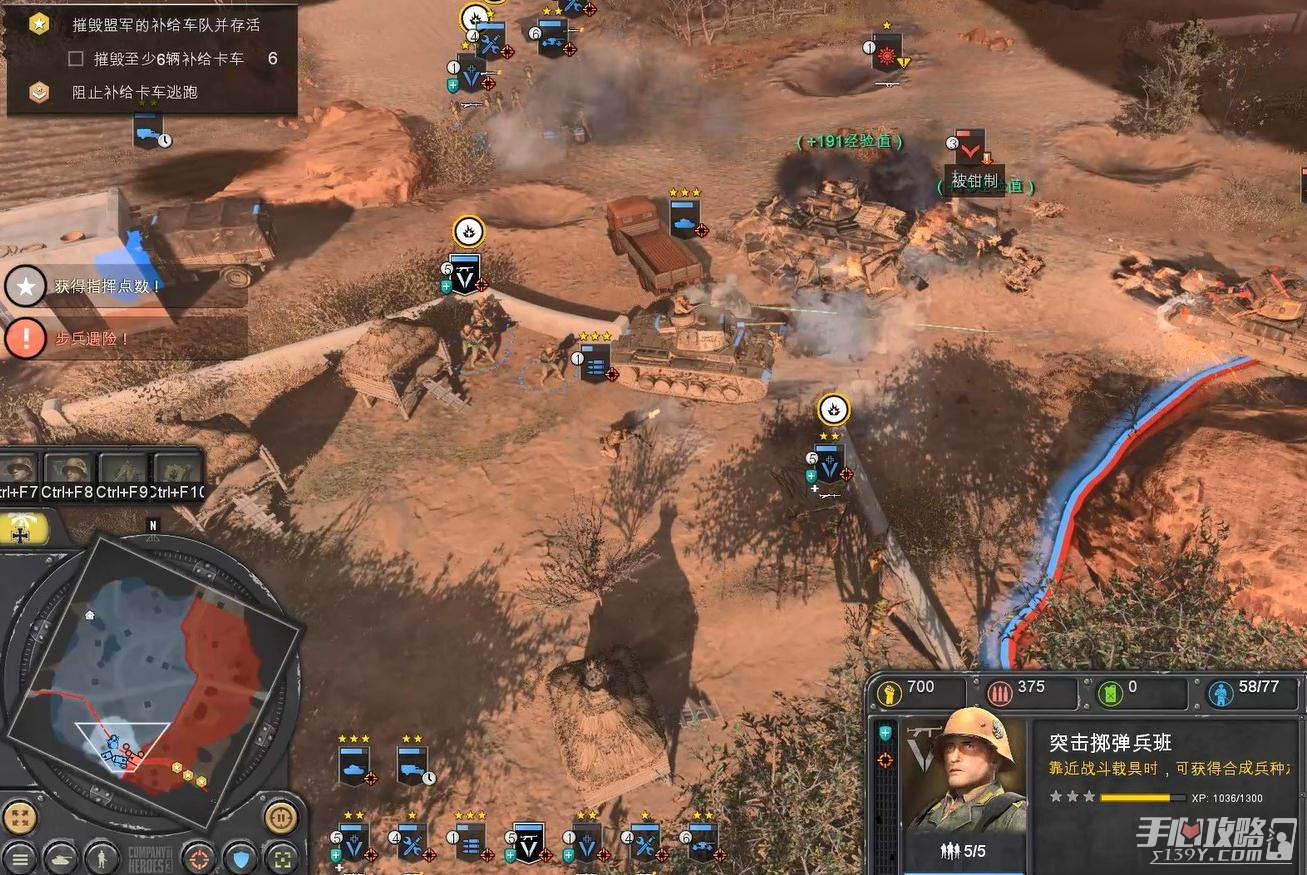The image size is (1307, 875).
Task: Open the hamburger main menu button
Action: 21,858
